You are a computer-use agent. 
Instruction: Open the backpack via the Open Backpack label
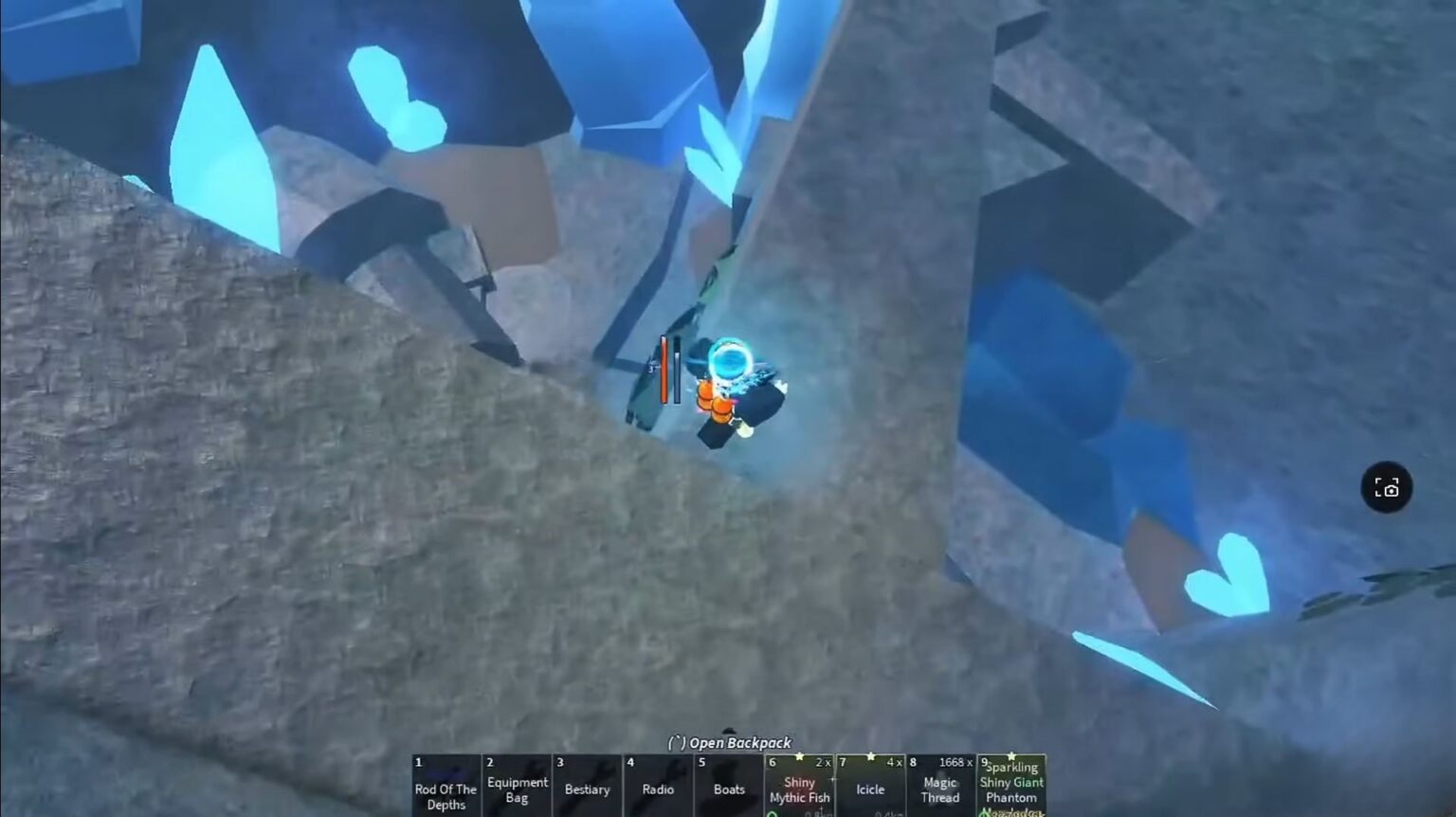click(x=728, y=743)
